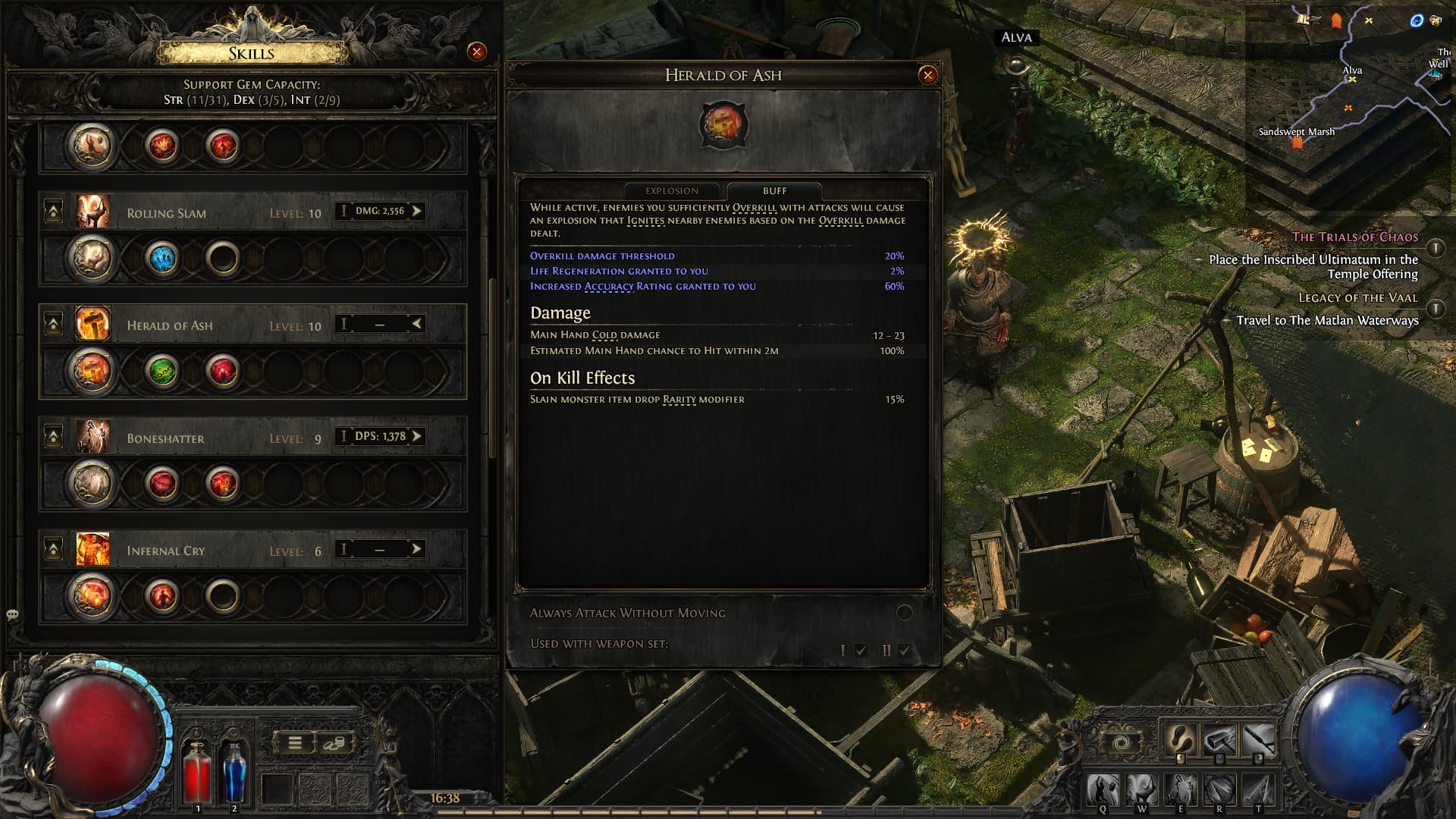
Task: Enable Always Attack Without Moving
Action: pos(903,612)
